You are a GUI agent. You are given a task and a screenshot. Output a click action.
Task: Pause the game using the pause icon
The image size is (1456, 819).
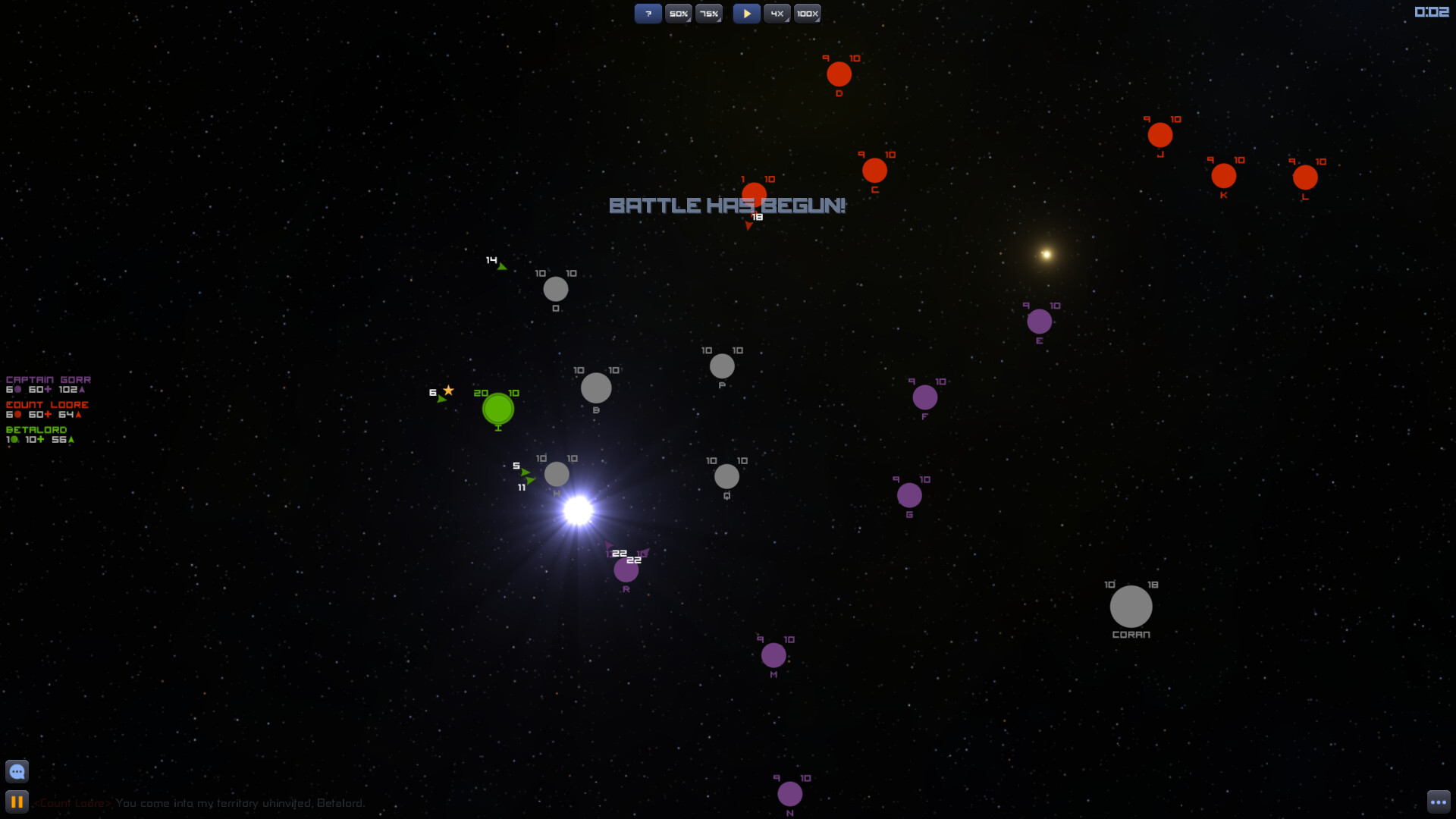16,802
